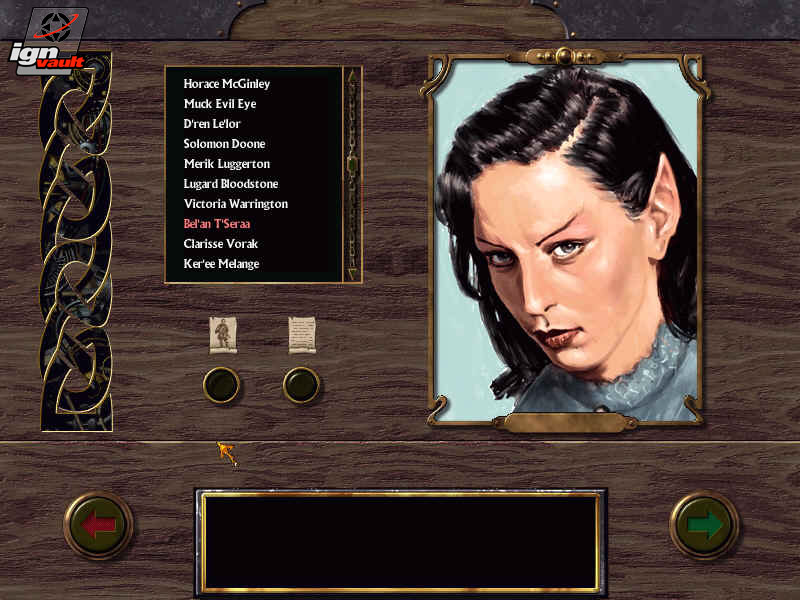Image resolution: width=800 pixels, height=600 pixels.
Task: Pick D'ren Le'lor from the roster
Action: pyautogui.click(x=212, y=124)
